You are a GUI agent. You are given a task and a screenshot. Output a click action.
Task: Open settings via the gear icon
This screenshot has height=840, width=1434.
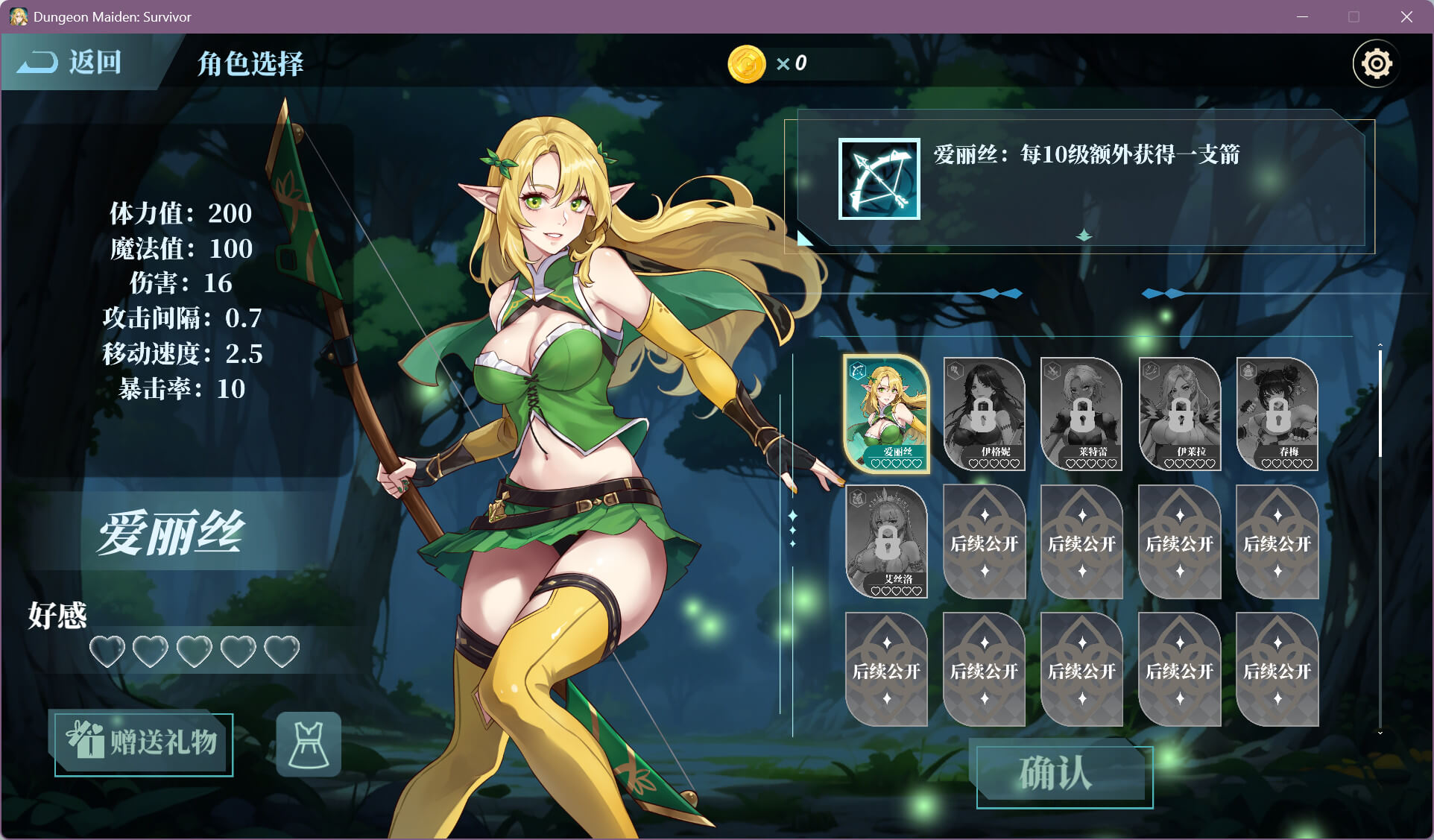click(x=1376, y=64)
